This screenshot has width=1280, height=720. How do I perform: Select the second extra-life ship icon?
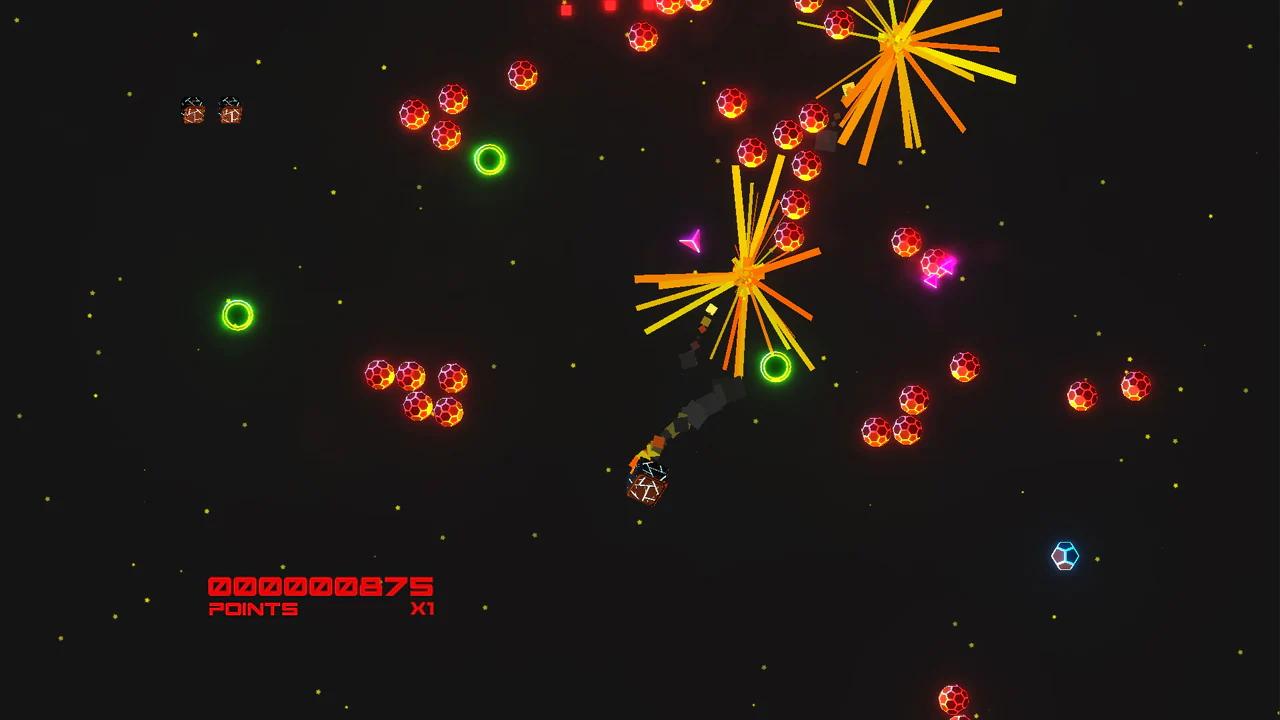pos(232,111)
